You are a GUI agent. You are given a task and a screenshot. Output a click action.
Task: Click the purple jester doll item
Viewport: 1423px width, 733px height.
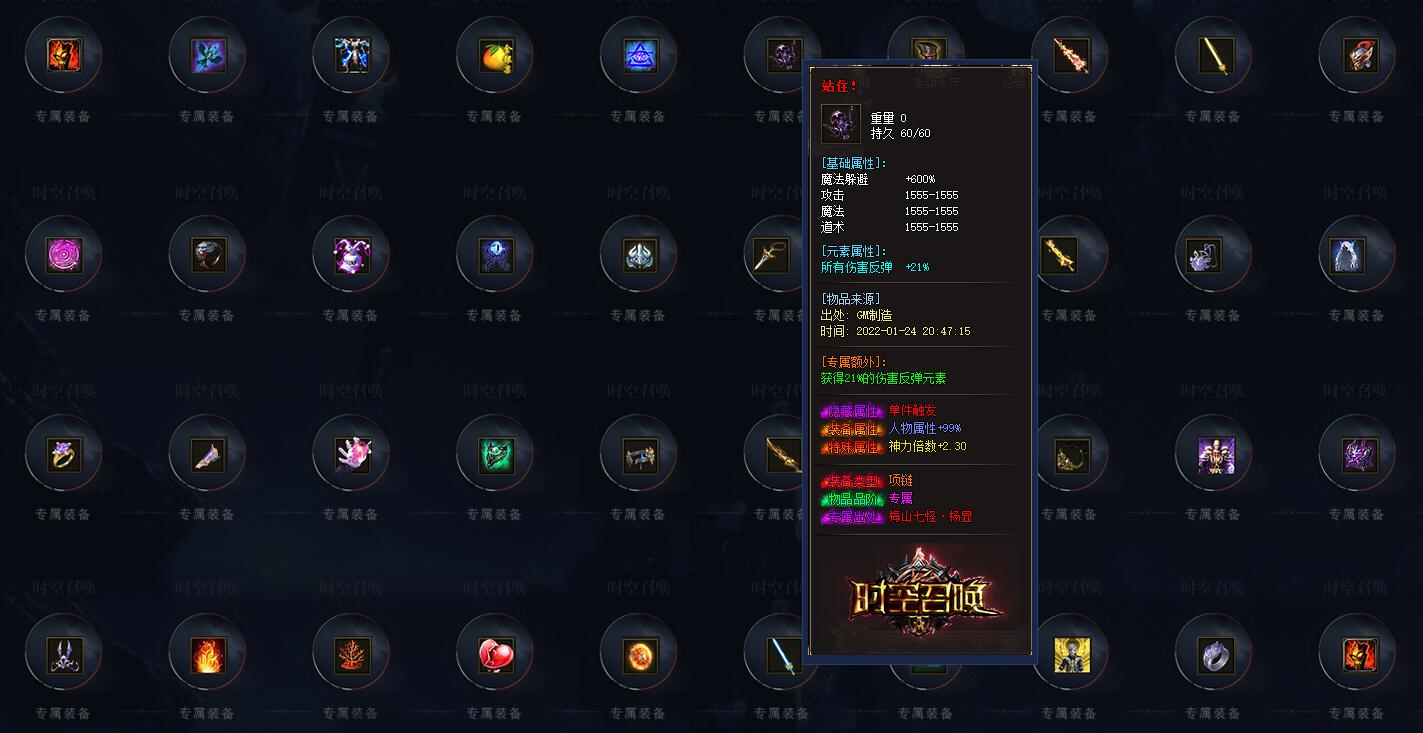click(x=350, y=255)
